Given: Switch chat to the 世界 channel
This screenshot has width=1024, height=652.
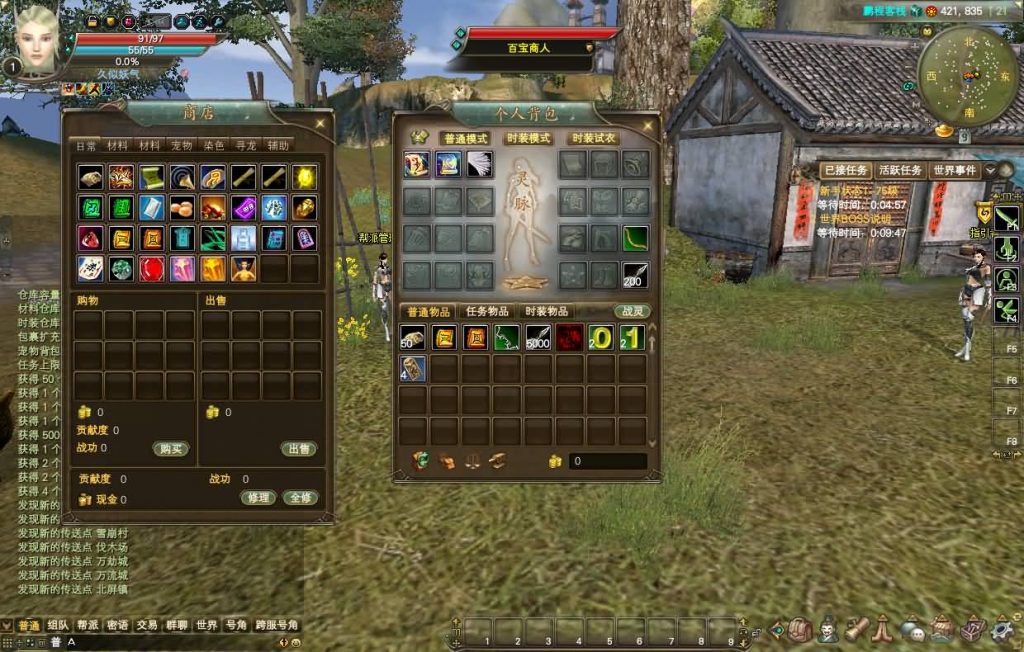Looking at the screenshot, I should tap(206, 625).
